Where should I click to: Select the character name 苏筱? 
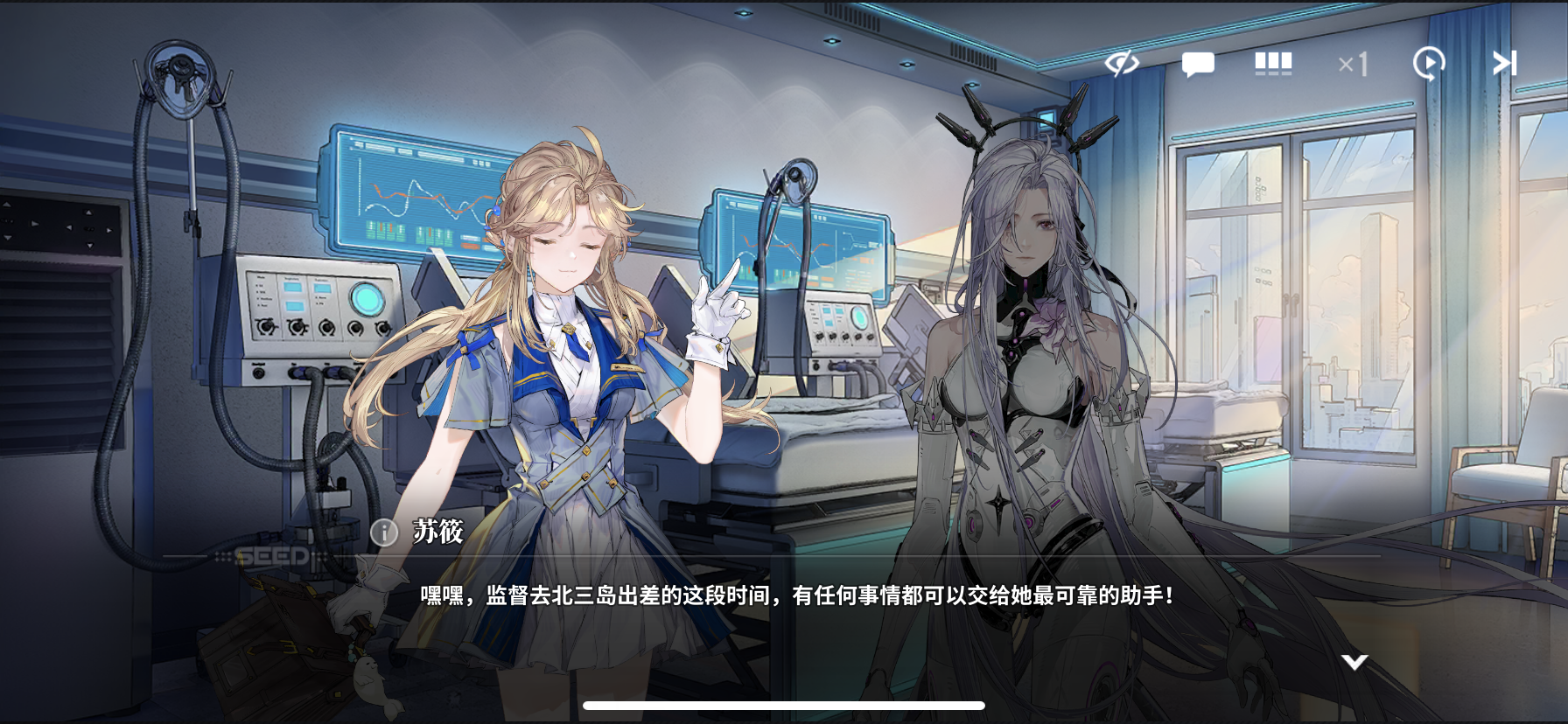point(437,533)
